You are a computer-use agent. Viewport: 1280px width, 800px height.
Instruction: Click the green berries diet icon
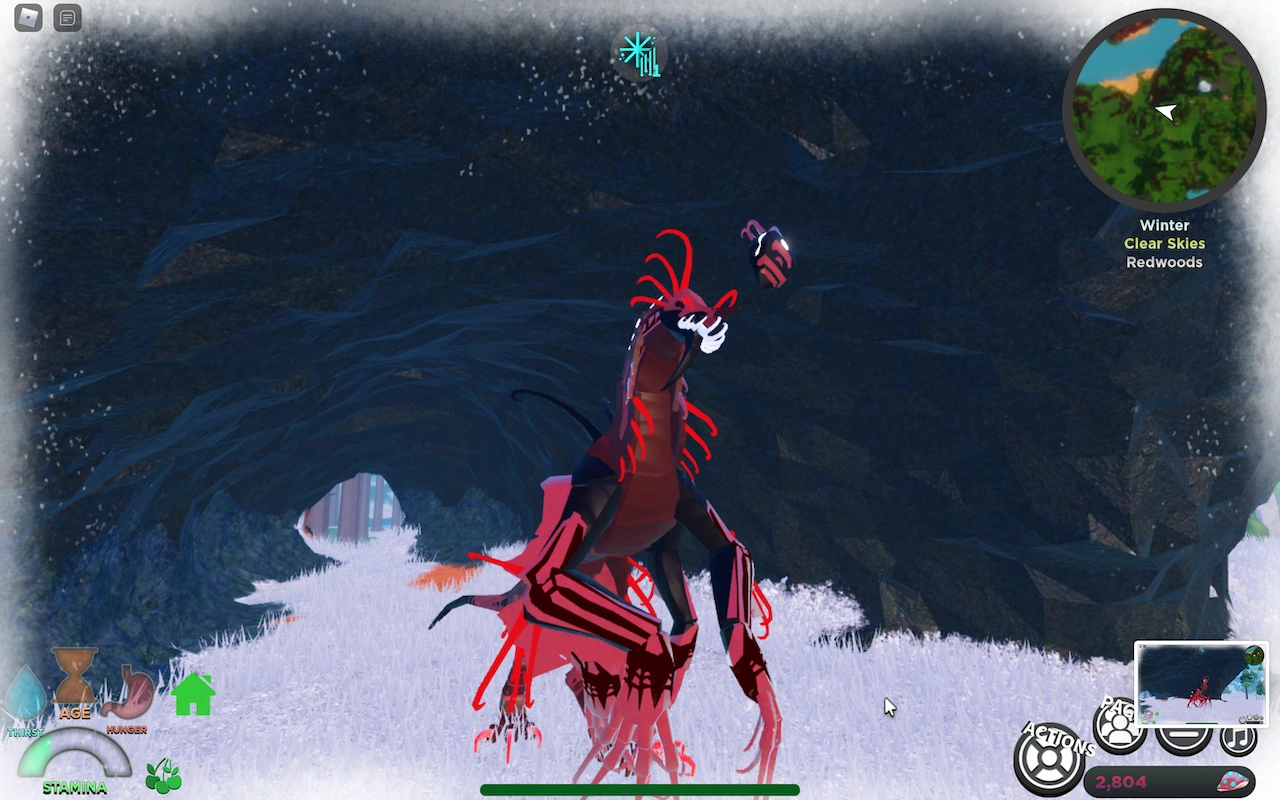163,772
